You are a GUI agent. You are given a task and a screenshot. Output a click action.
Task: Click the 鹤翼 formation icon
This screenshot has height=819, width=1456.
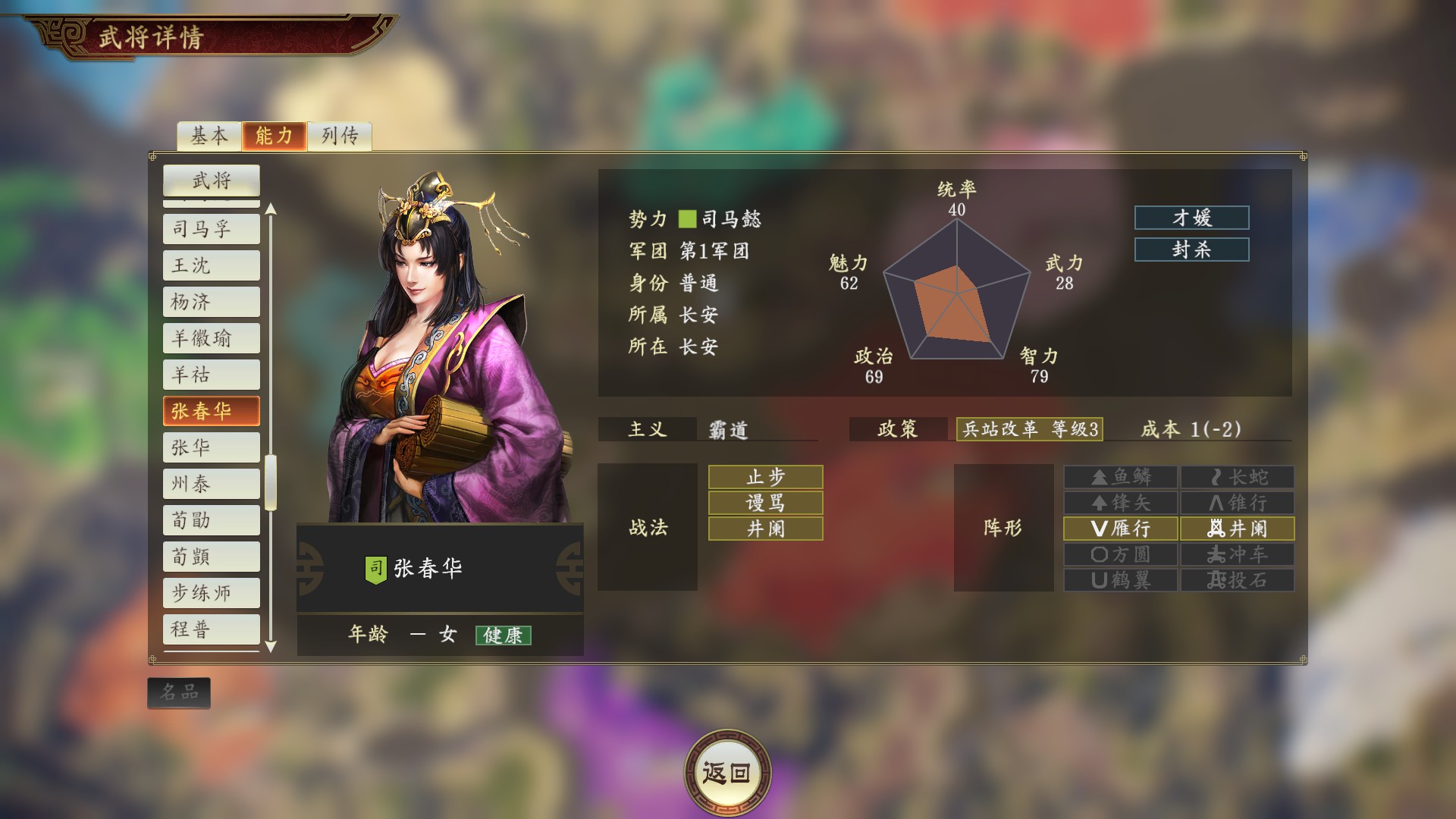coord(1120,580)
